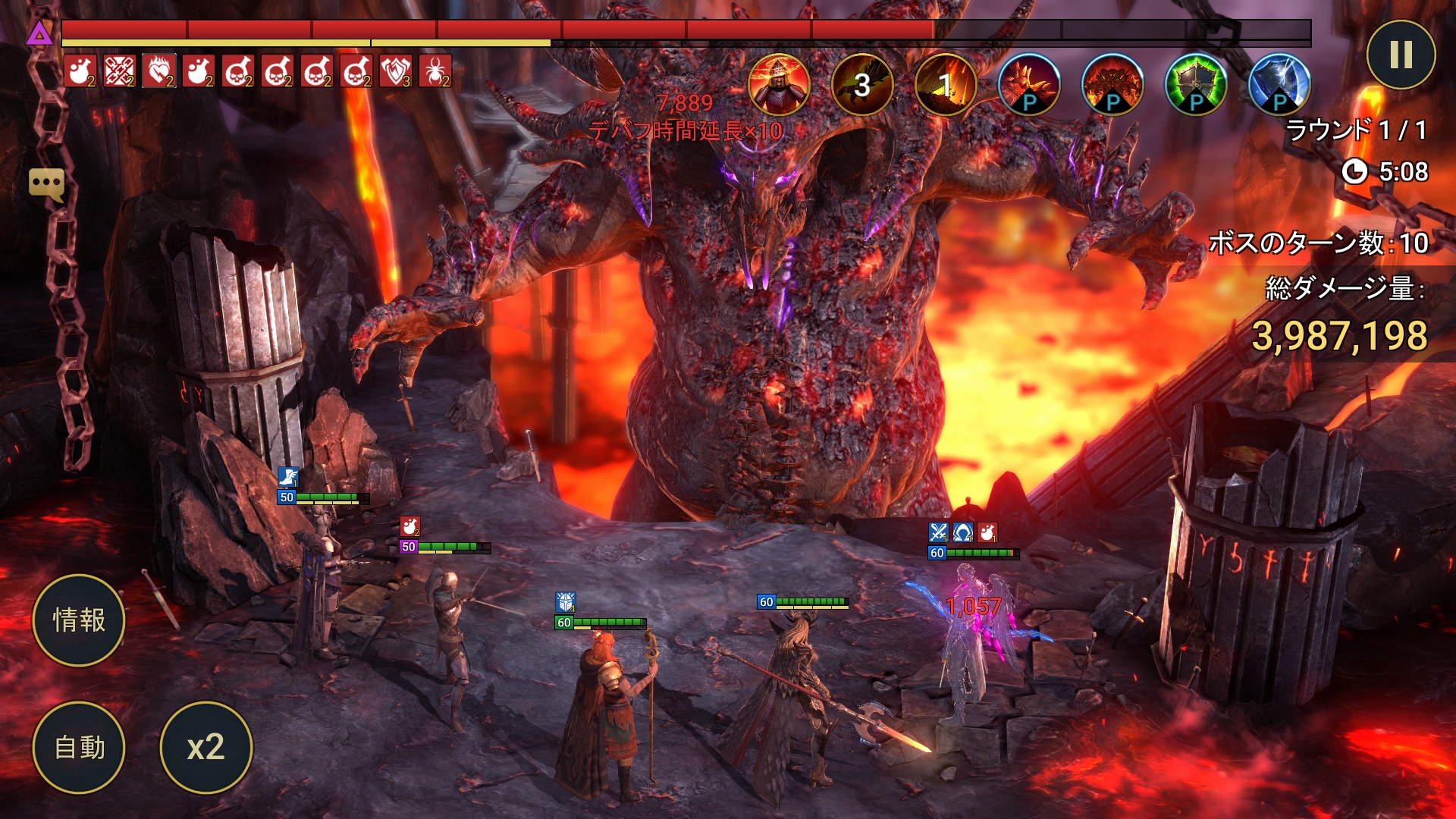Change the x2 battle speed
This screenshot has height=819, width=1456.
(x=206, y=748)
